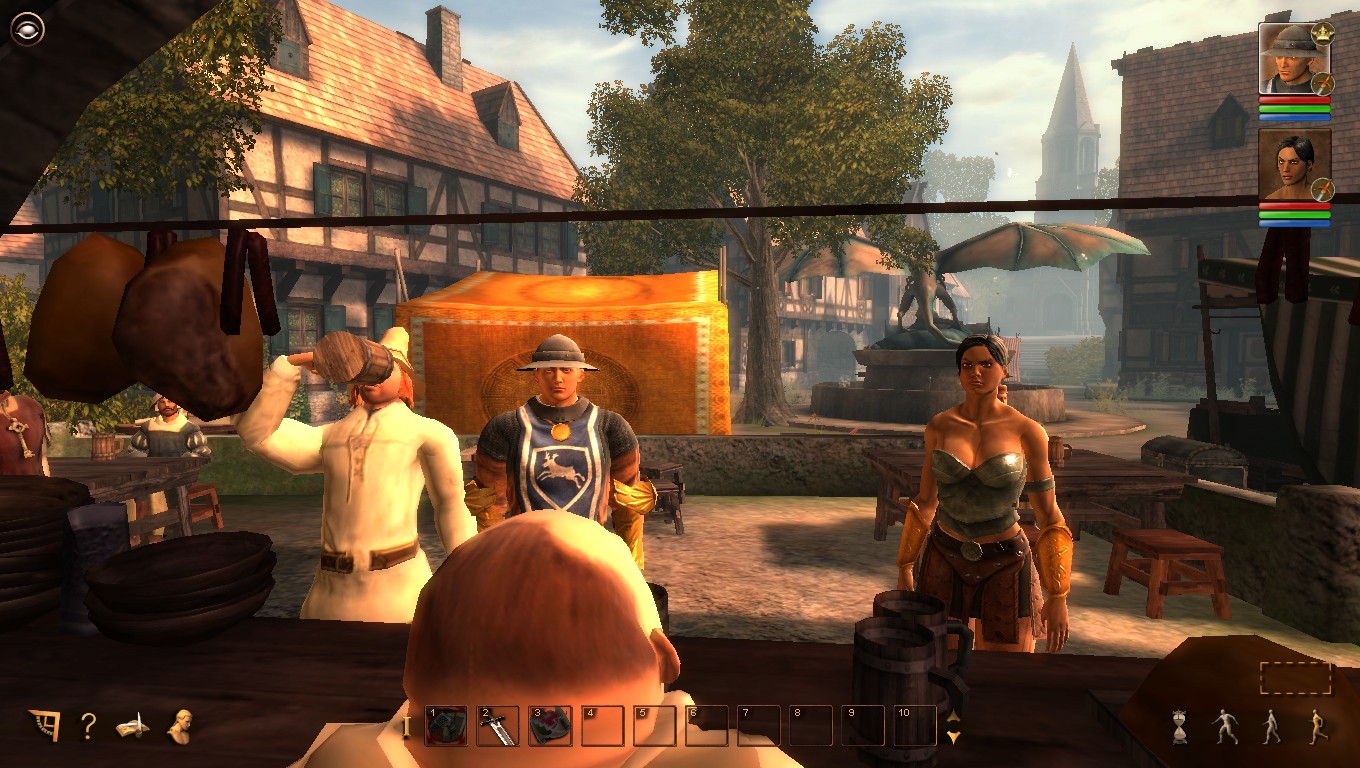Select the top party member portrait
This screenshot has height=768, width=1360.
point(1290,62)
